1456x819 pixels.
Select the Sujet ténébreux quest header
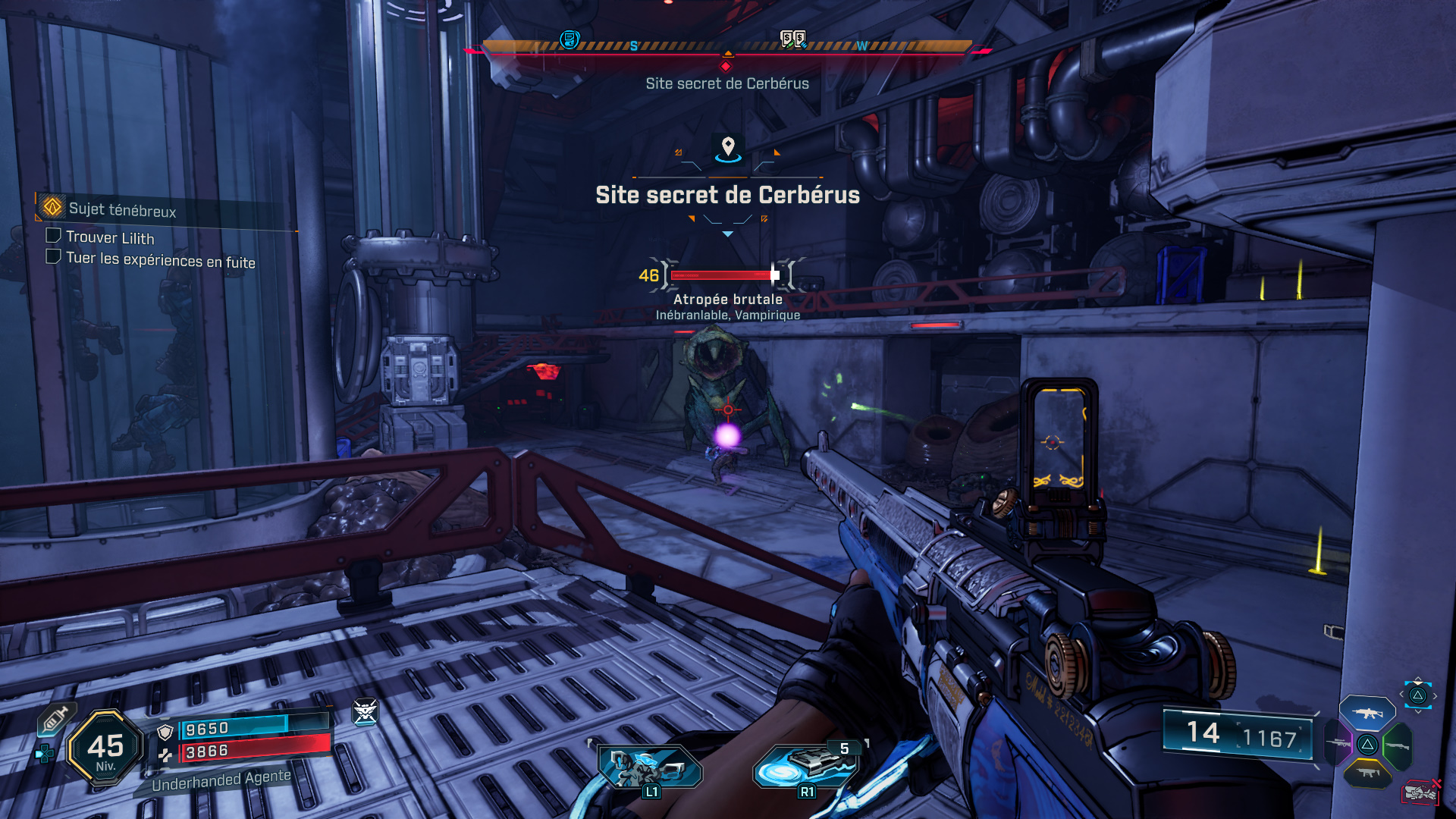pos(121,209)
